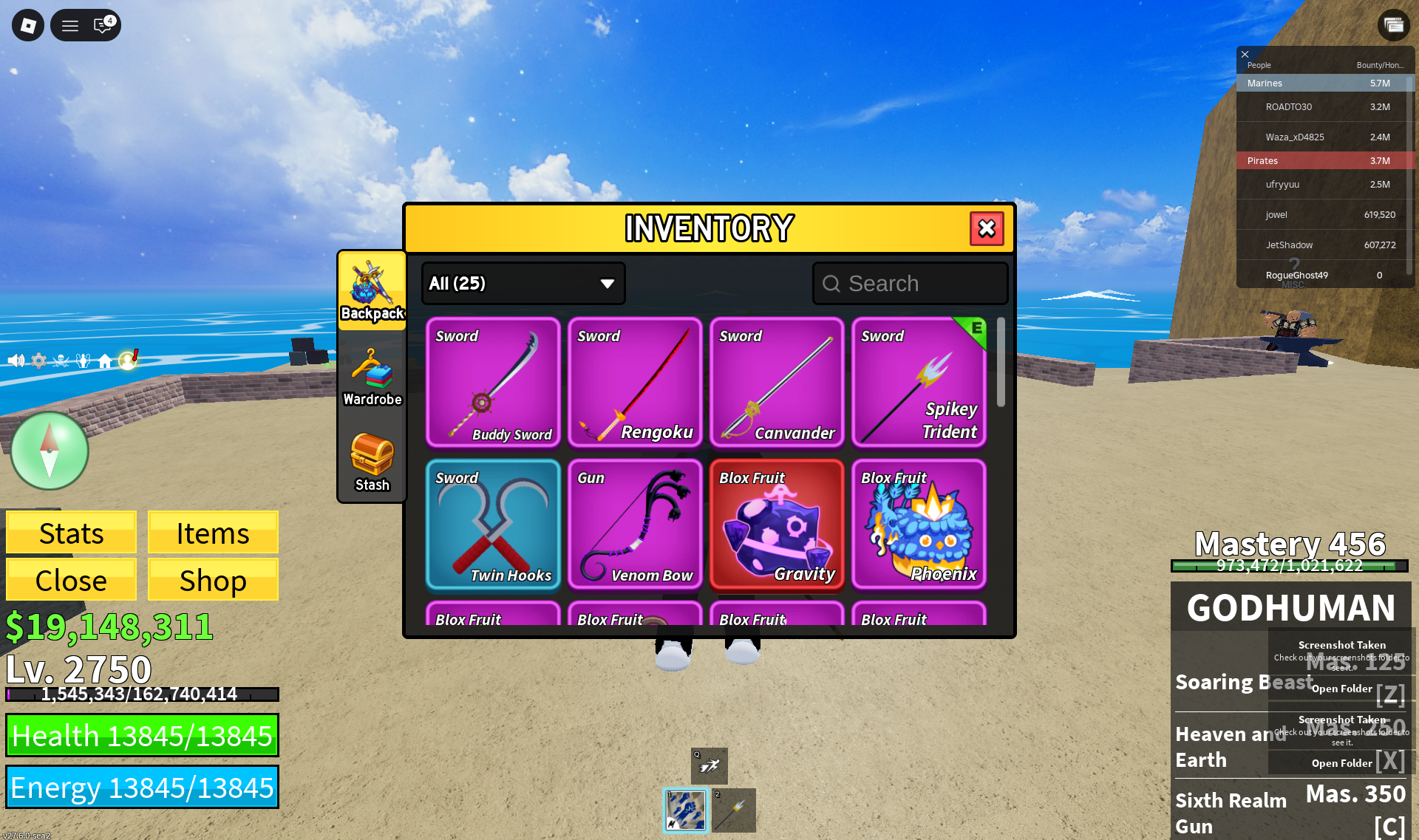
Task: Open the Items menu
Action: point(213,533)
